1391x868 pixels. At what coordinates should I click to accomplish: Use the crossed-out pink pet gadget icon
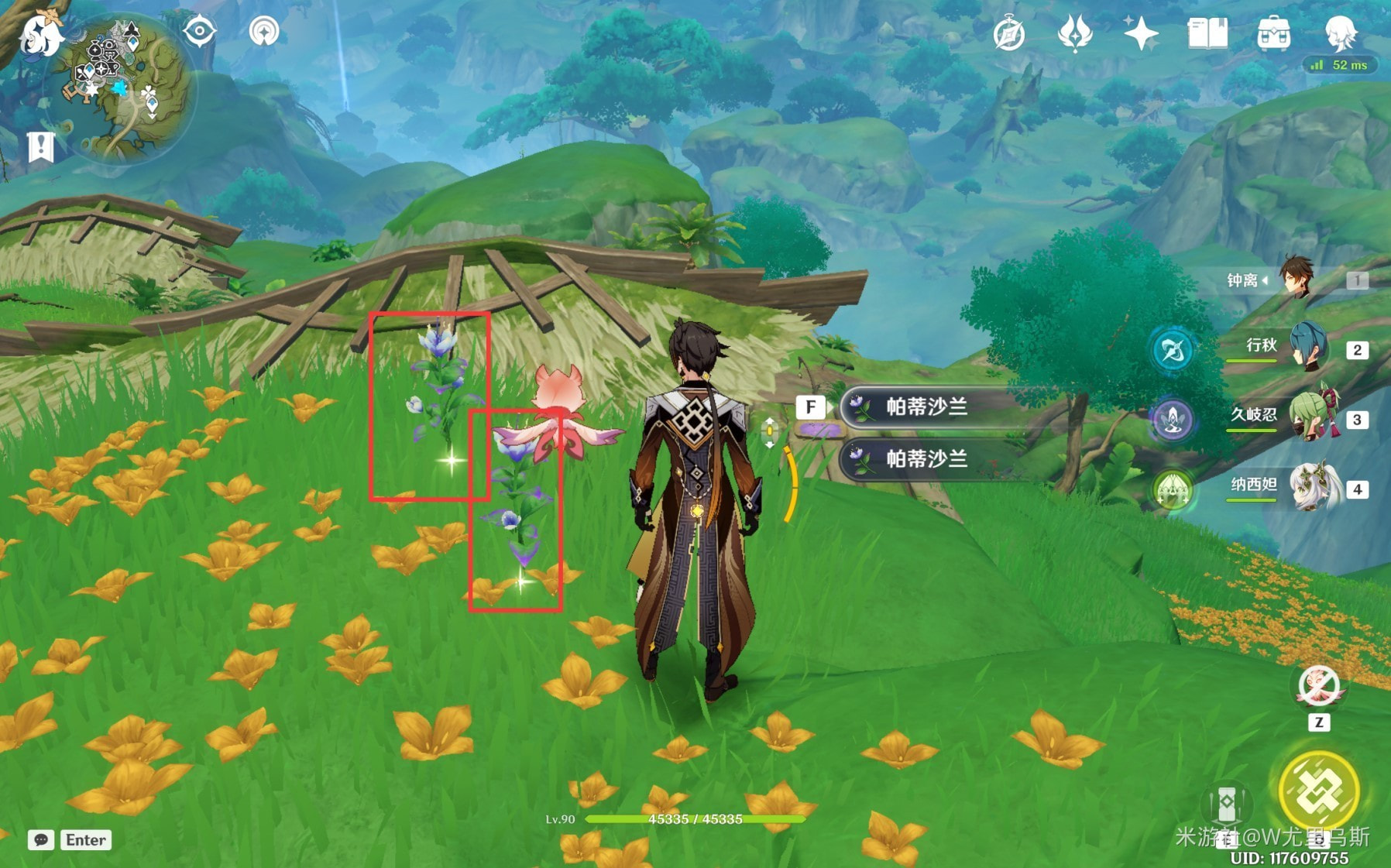[x=1318, y=686]
